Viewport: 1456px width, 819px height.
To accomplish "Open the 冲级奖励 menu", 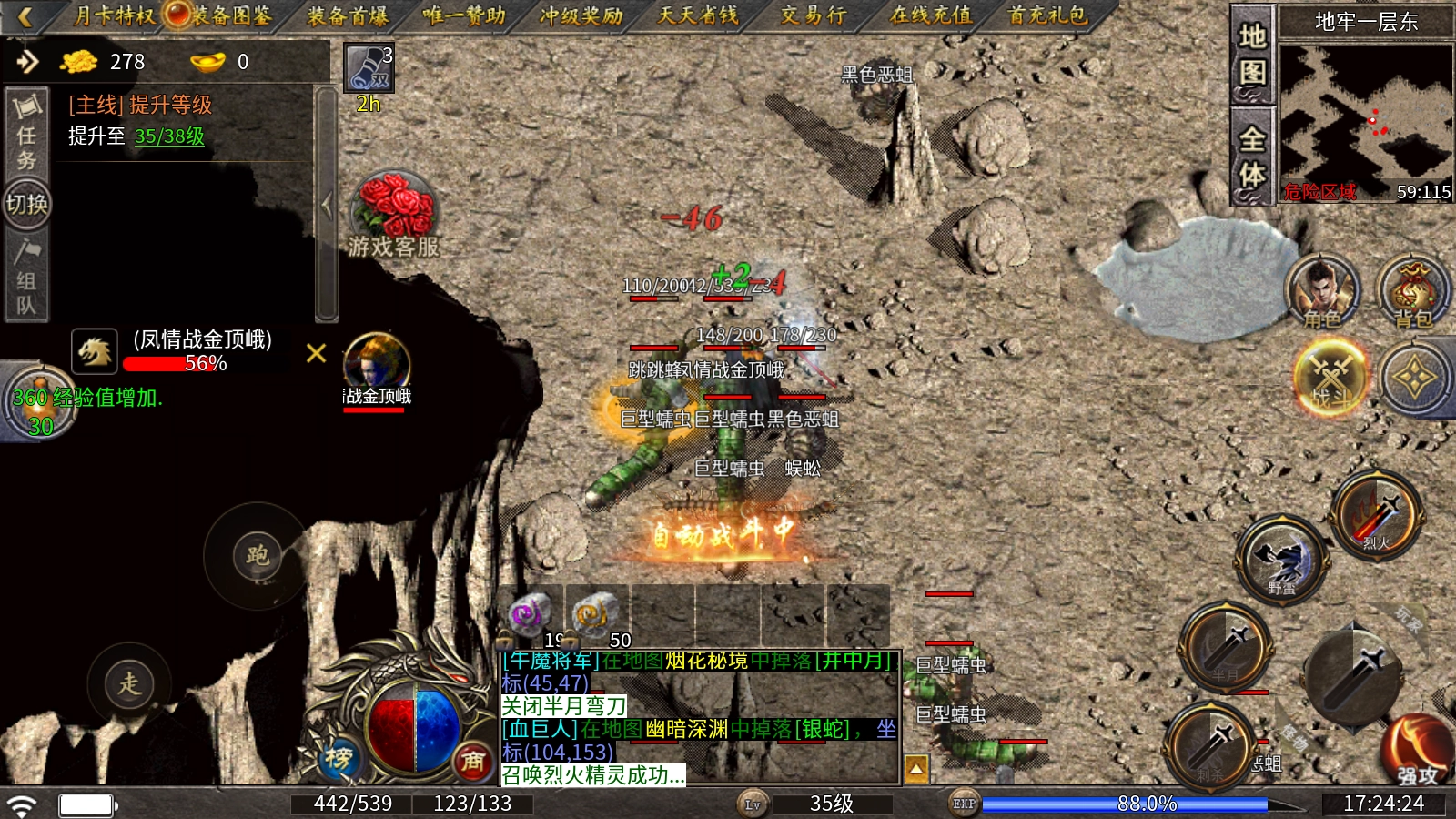I will 581,15.
